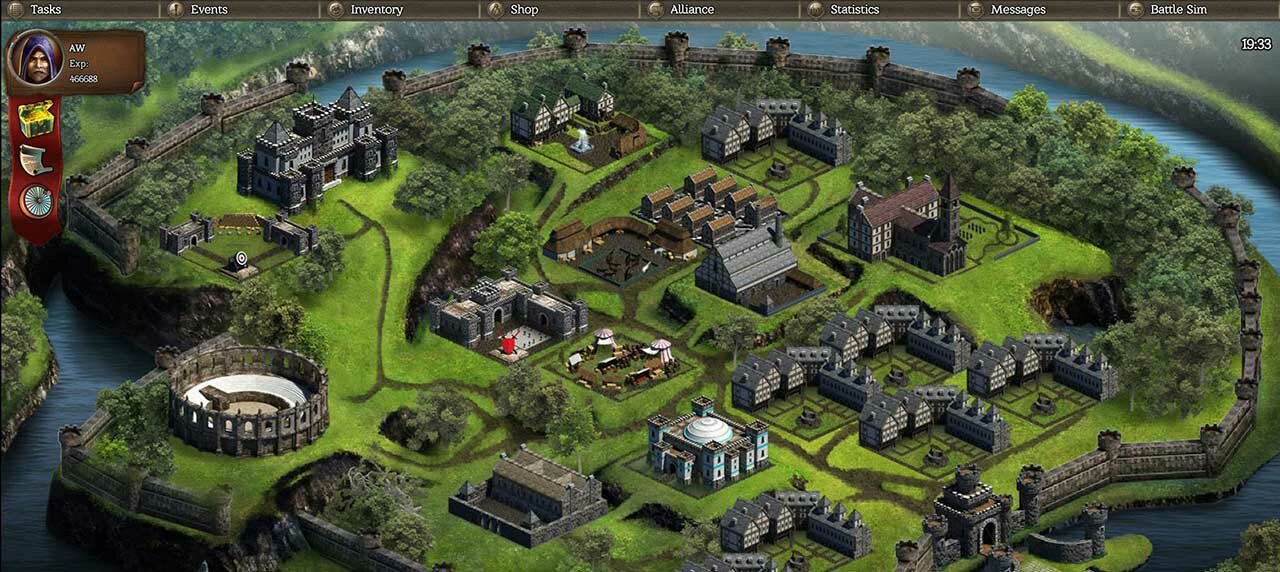Launch the Battle Sim
Image resolution: width=1280 pixels, height=572 pixels.
(x=1178, y=10)
